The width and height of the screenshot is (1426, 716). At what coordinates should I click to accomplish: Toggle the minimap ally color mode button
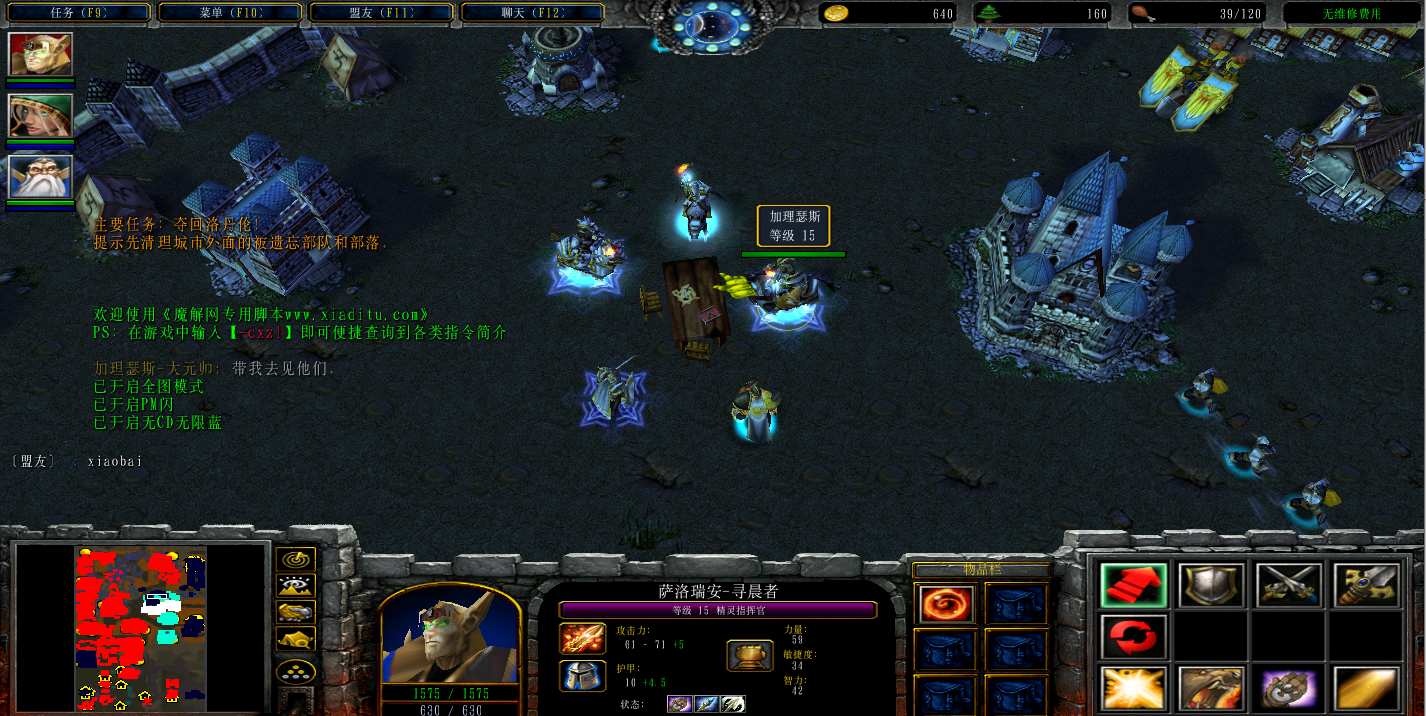click(296, 612)
